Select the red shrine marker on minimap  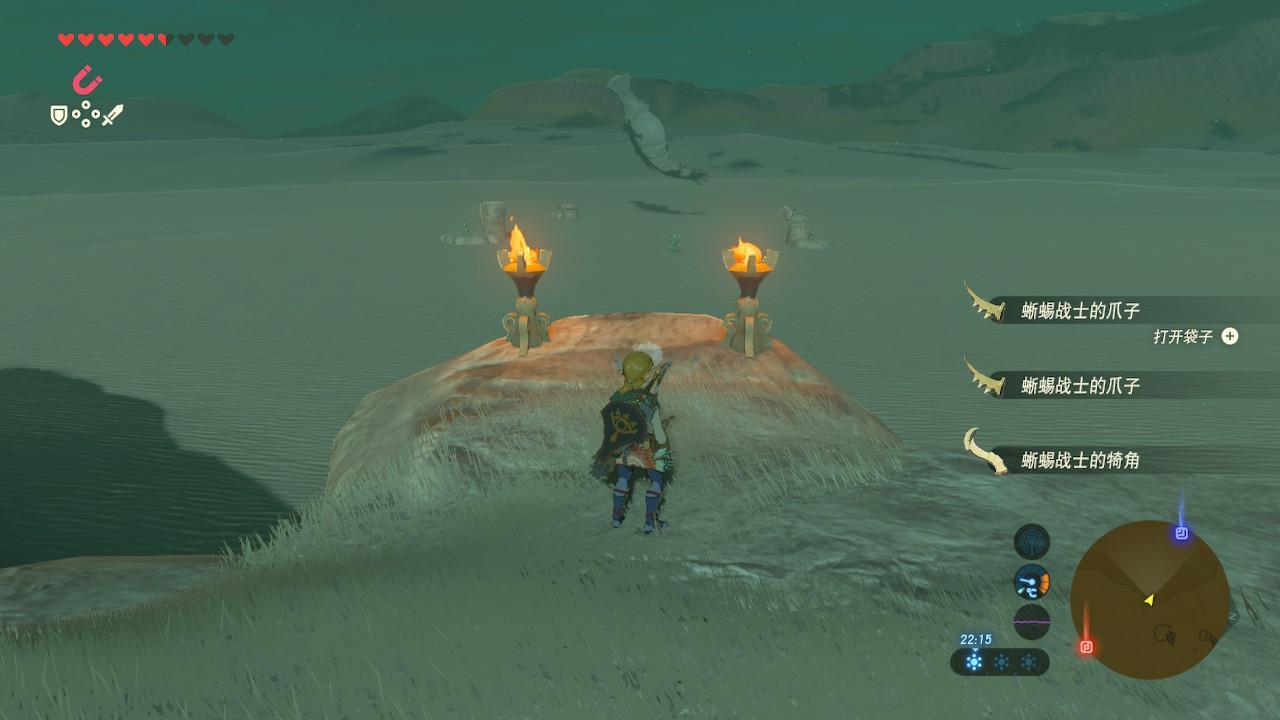point(1087,646)
